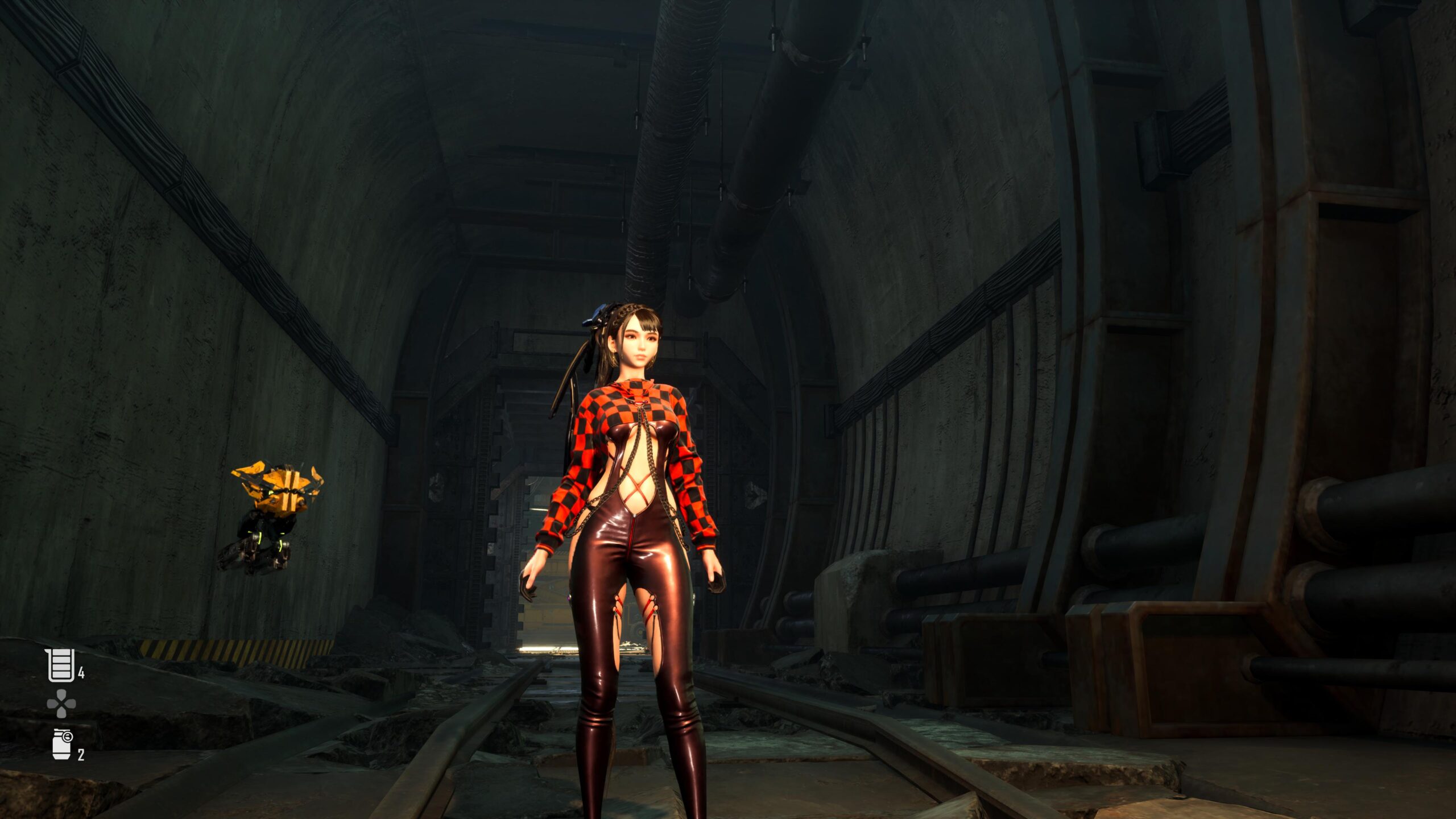Toggle the left segment of the D-pad
Viewport: 1456px width, 819px height.
52,703
